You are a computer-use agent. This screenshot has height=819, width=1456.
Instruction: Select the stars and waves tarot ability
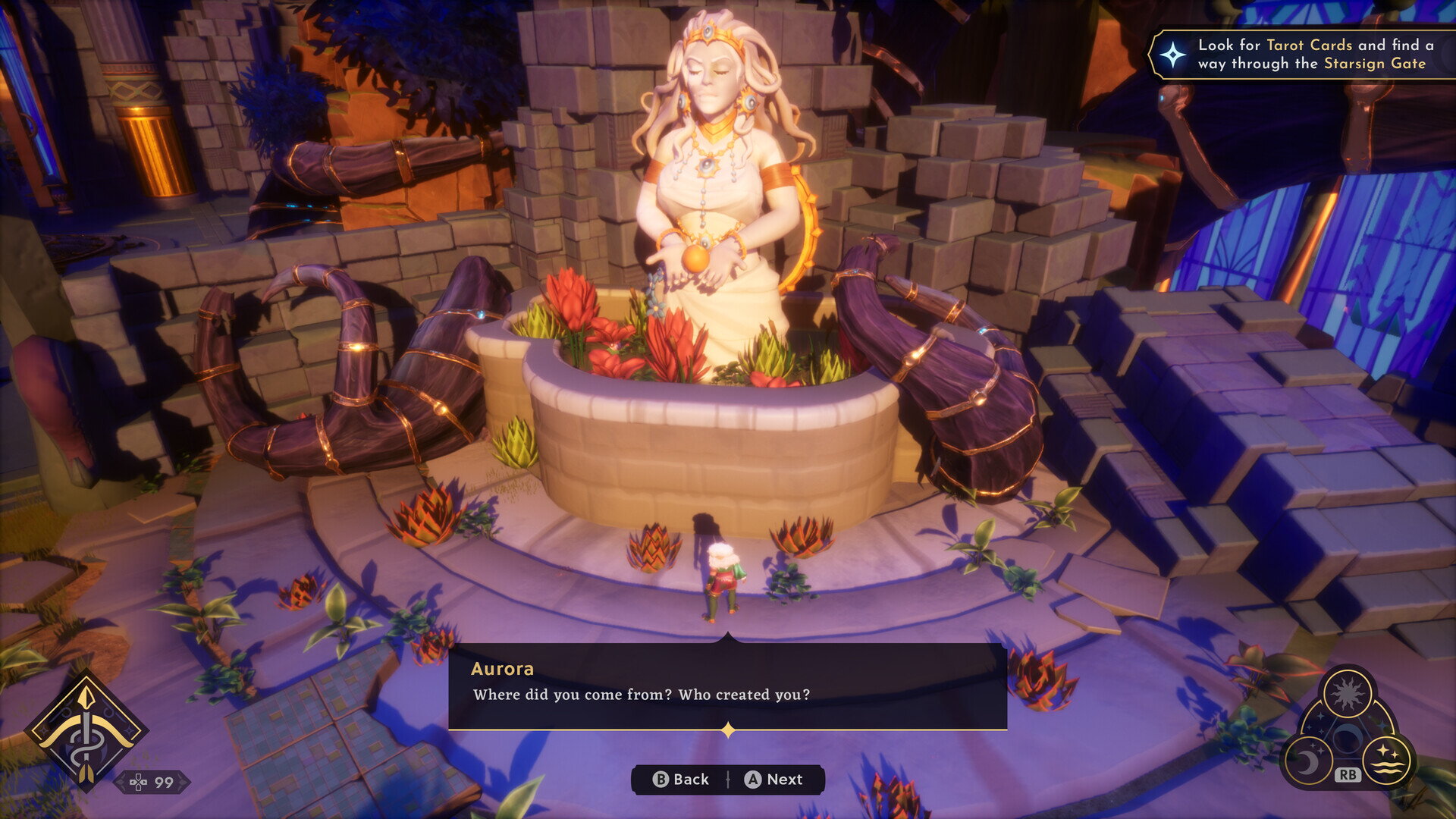pos(1387,760)
